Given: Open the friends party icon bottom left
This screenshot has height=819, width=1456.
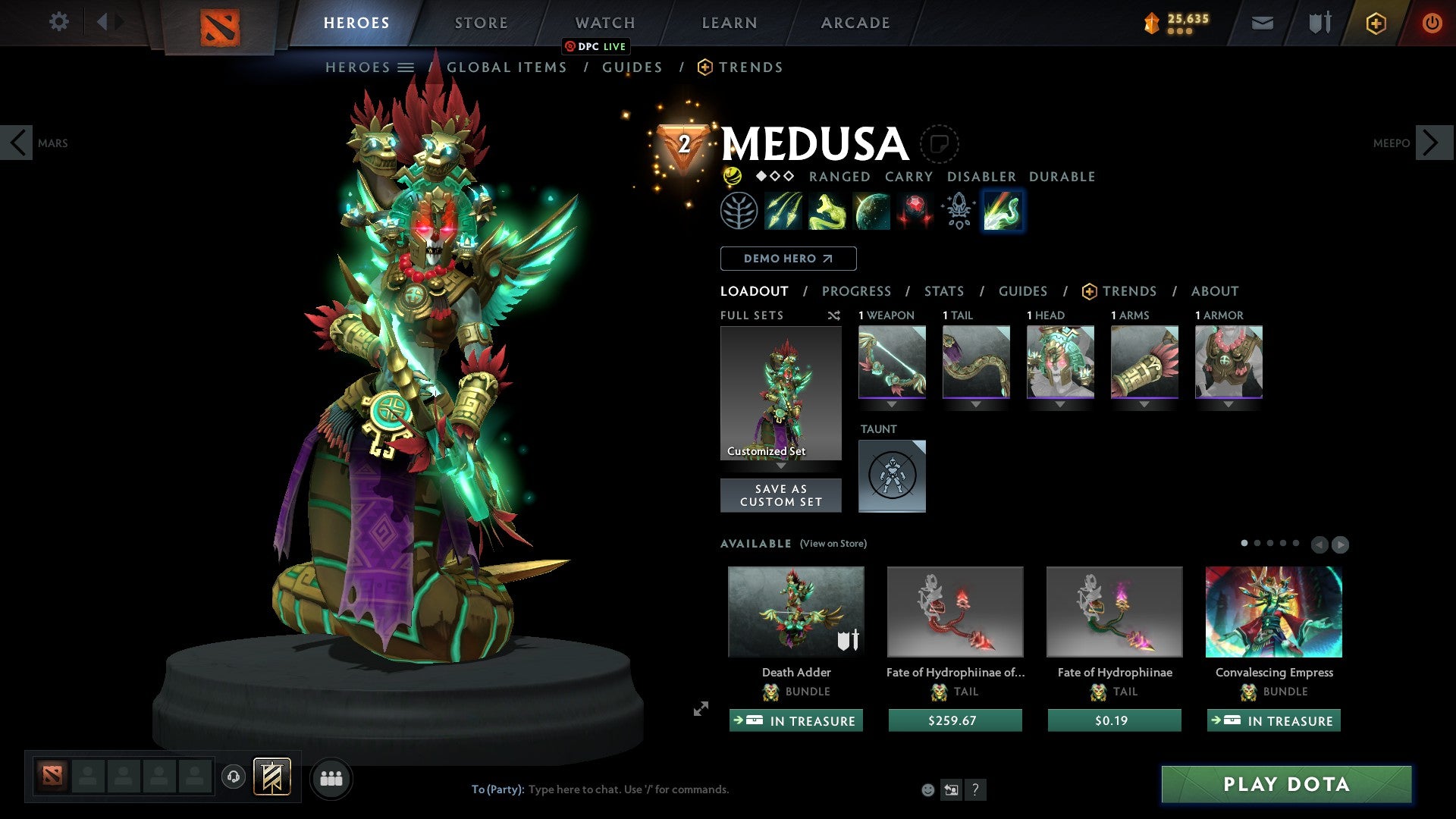Looking at the screenshot, I should point(331,777).
